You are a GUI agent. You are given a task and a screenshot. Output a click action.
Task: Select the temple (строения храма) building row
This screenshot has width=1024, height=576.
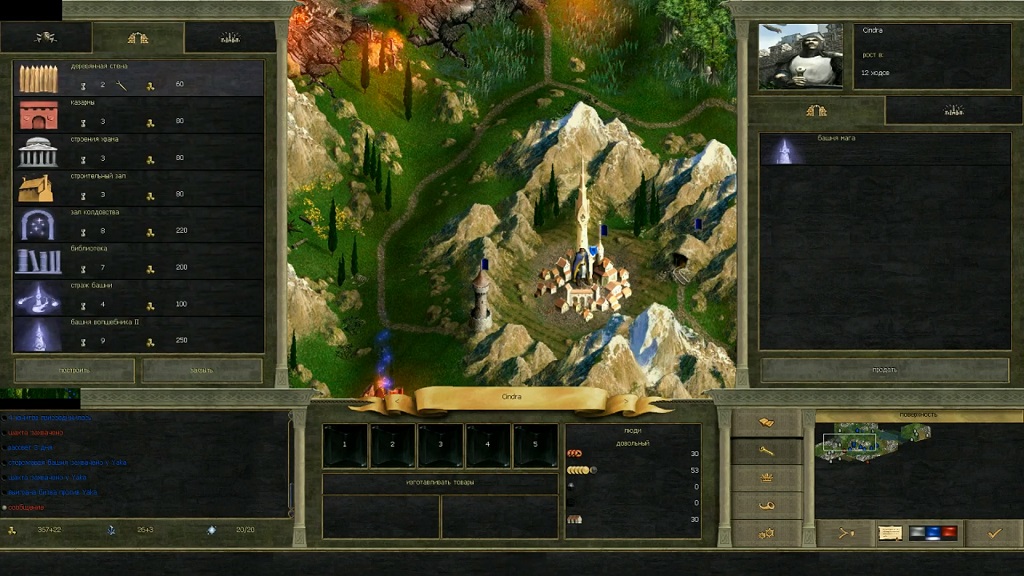[139, 152]
